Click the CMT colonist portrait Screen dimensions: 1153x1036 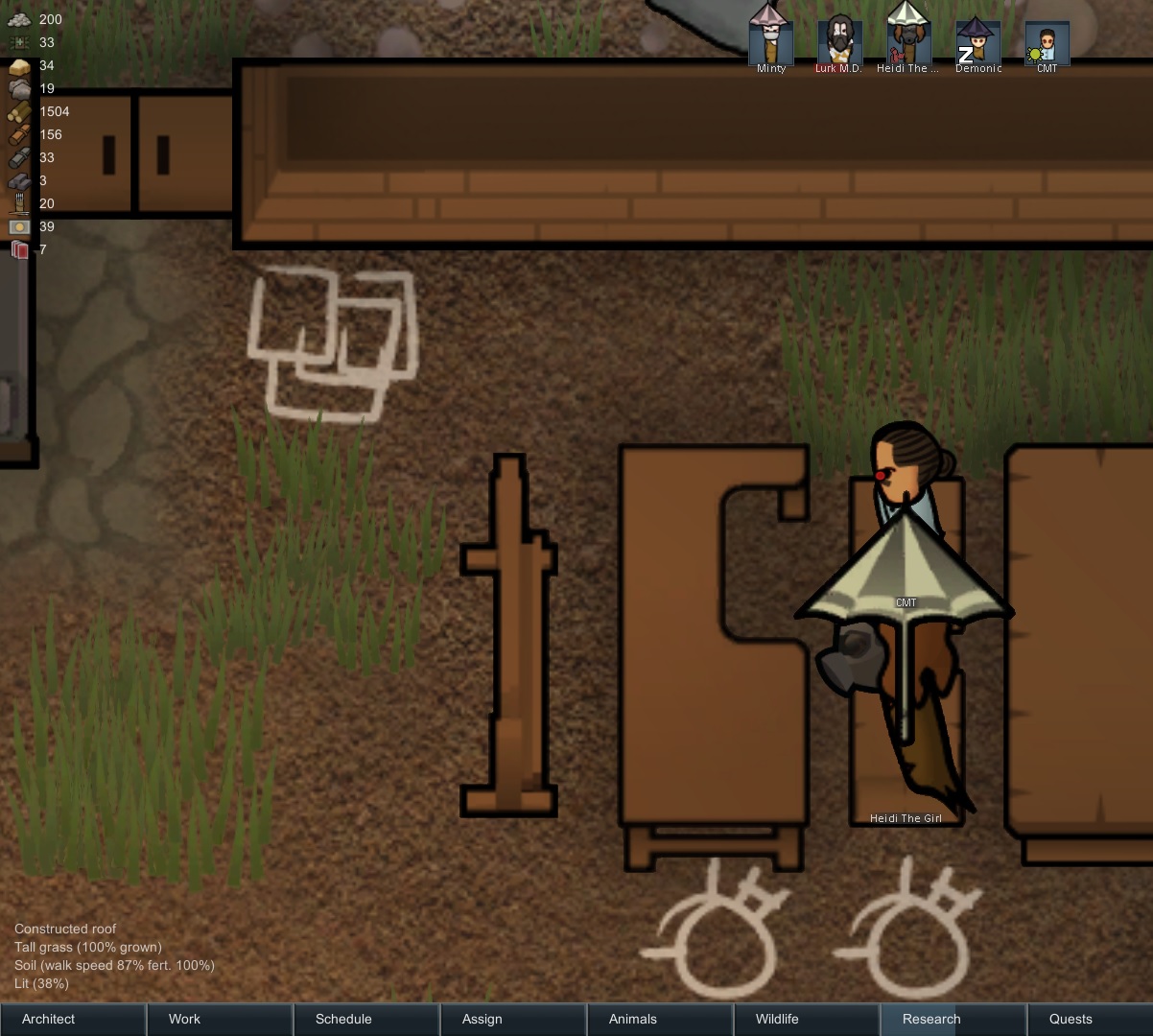(x=1047, y=41)
